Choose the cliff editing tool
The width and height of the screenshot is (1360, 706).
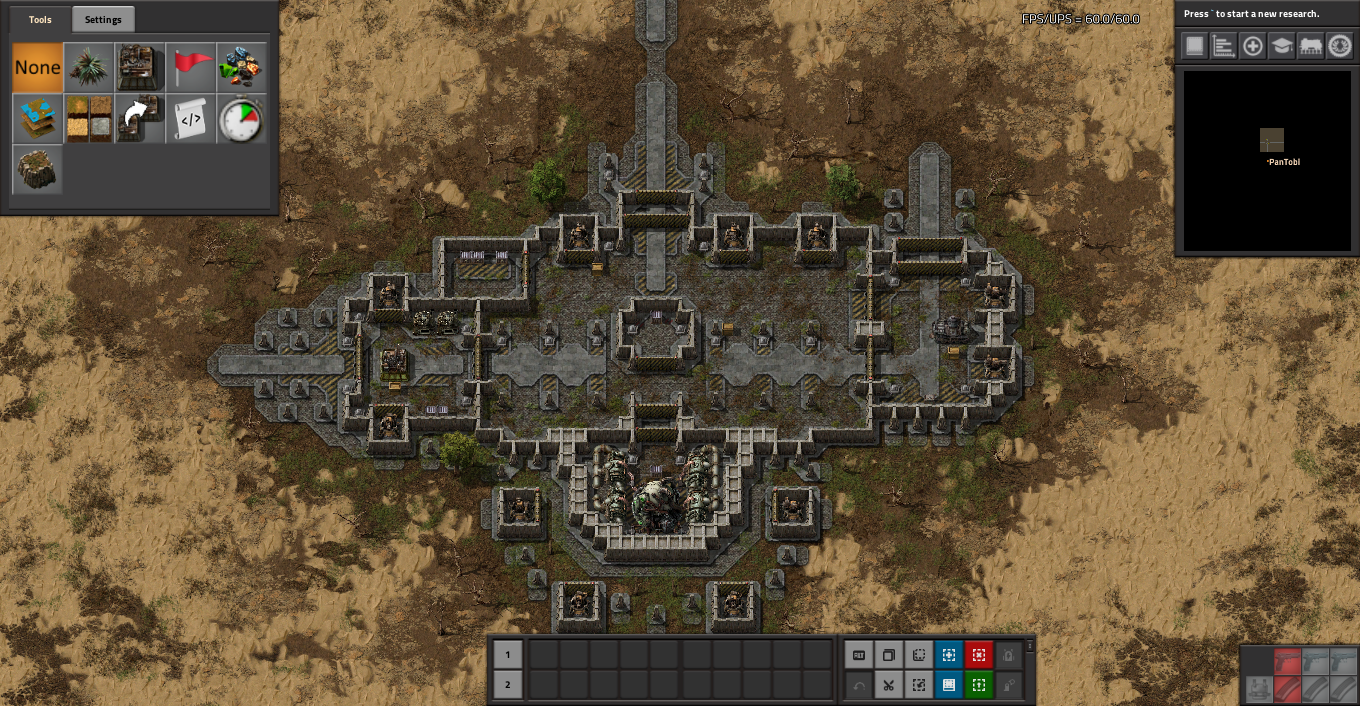[x=38, y=170]
